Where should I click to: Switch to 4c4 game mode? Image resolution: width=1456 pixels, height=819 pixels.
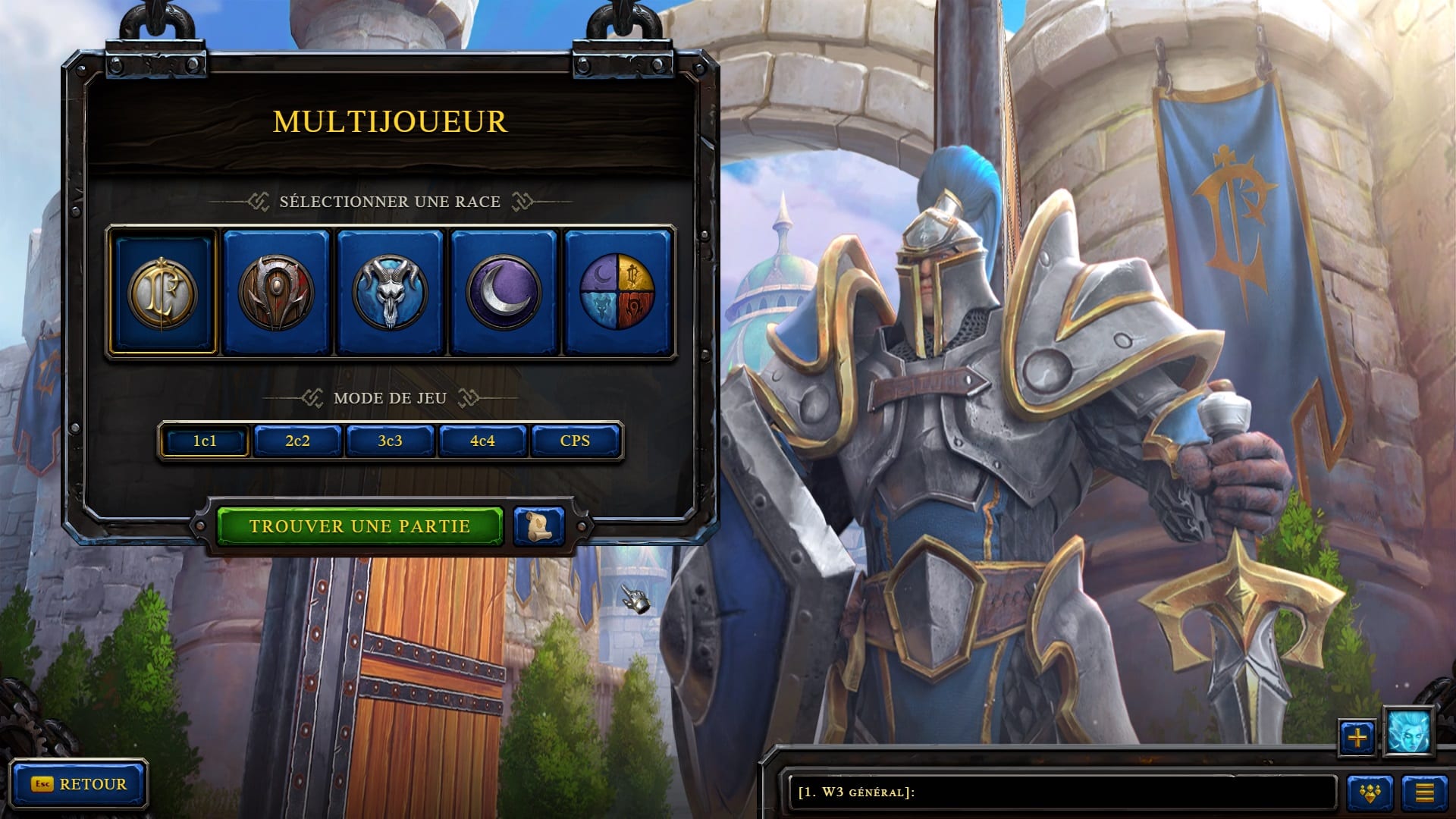point(482,441)
